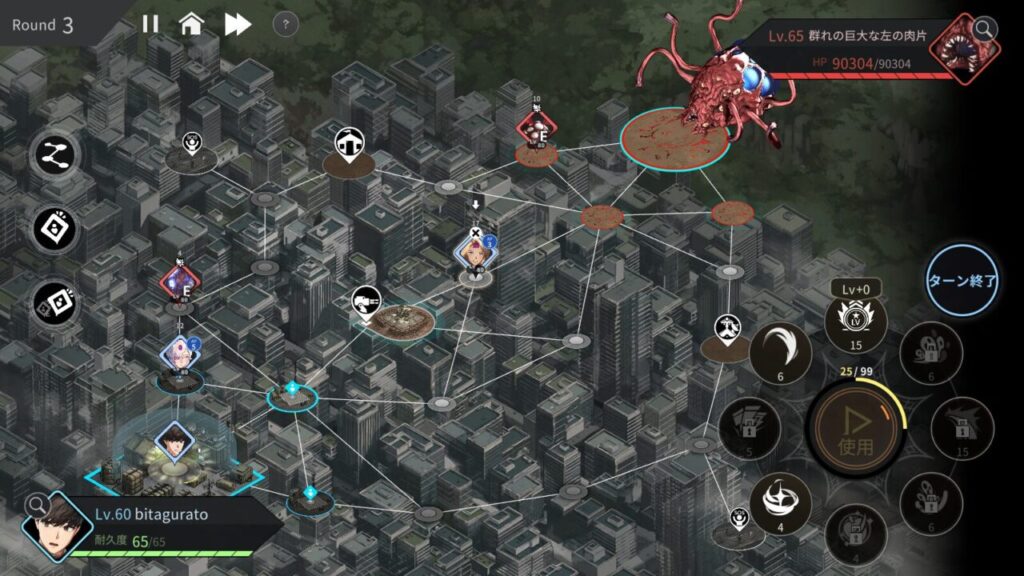Inspect the boss with the magnifier icon
The image size is (1024, 576).
(985, 28)
